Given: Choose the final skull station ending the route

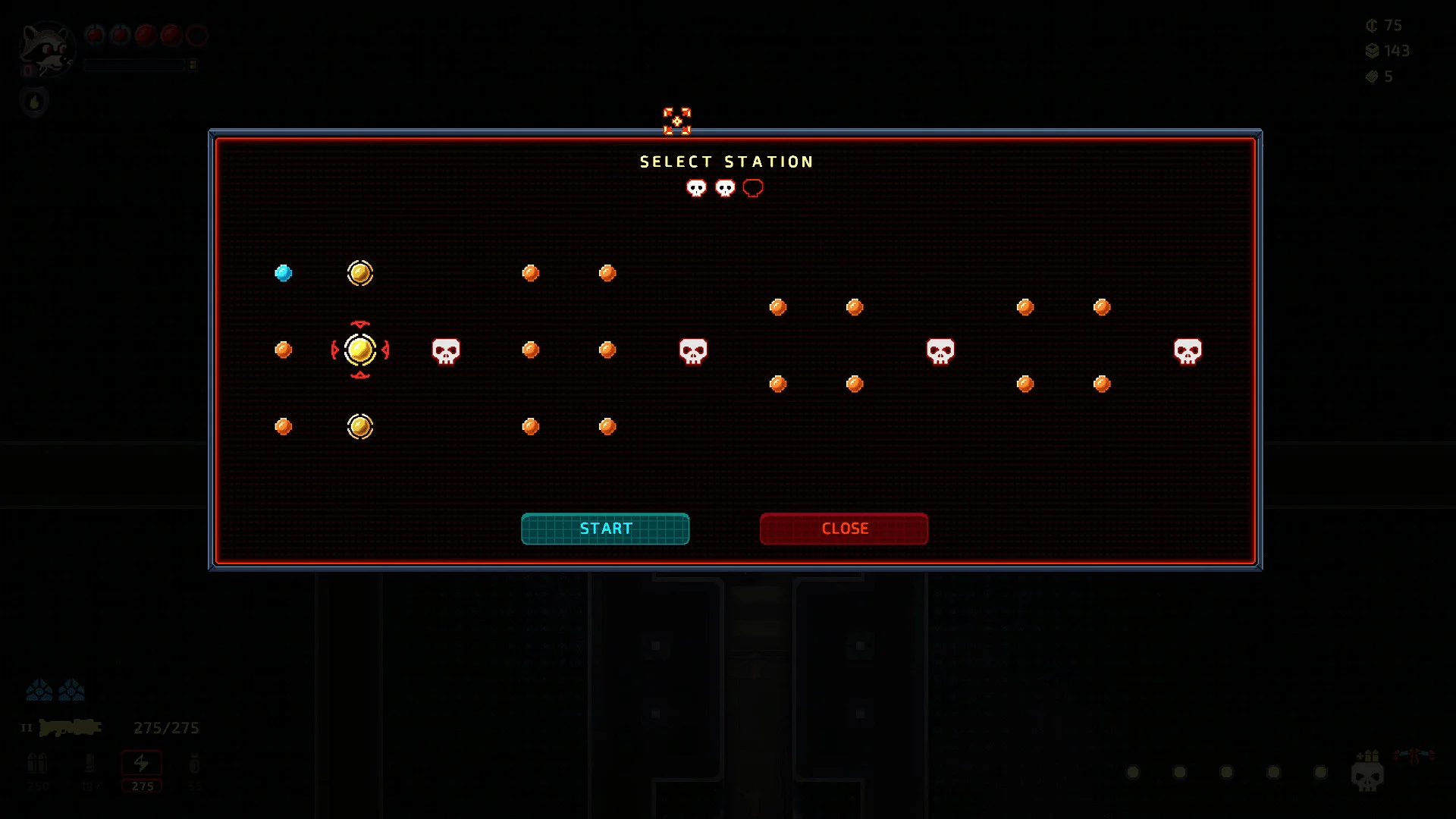Looking at the screenshot, I should pyautogui.click(x=1187, y=351).
